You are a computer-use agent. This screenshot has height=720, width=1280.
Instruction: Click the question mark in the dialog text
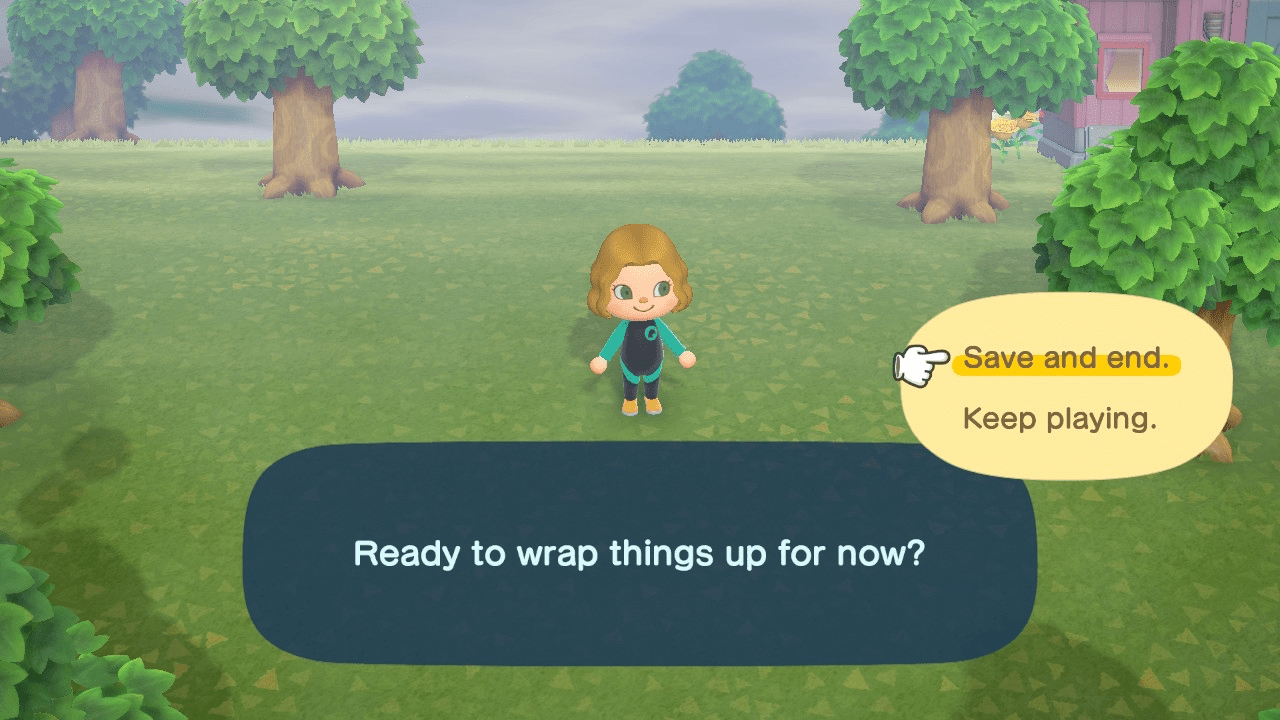(916, 553)
